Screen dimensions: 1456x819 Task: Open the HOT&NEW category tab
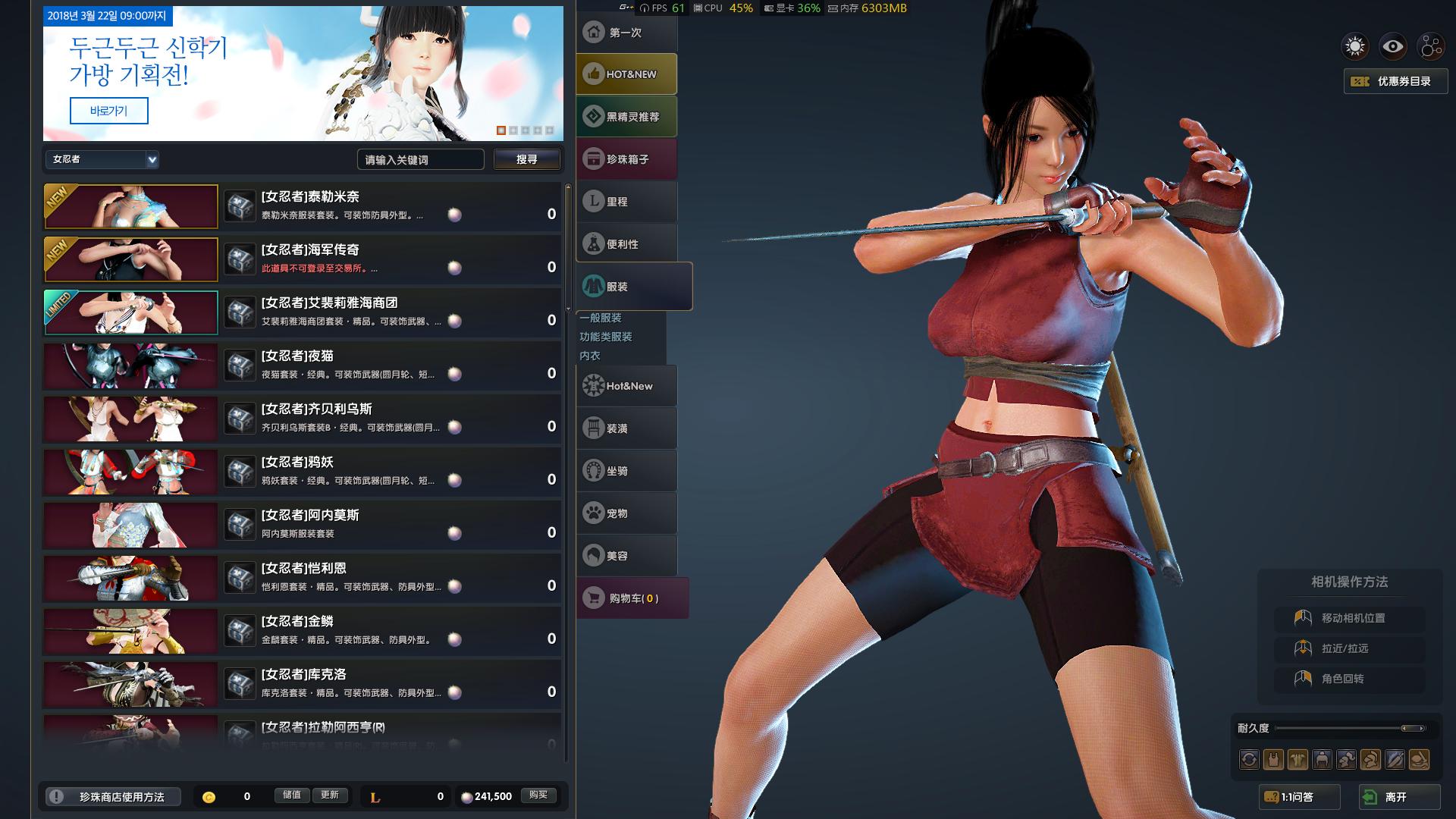coord(626,74)
